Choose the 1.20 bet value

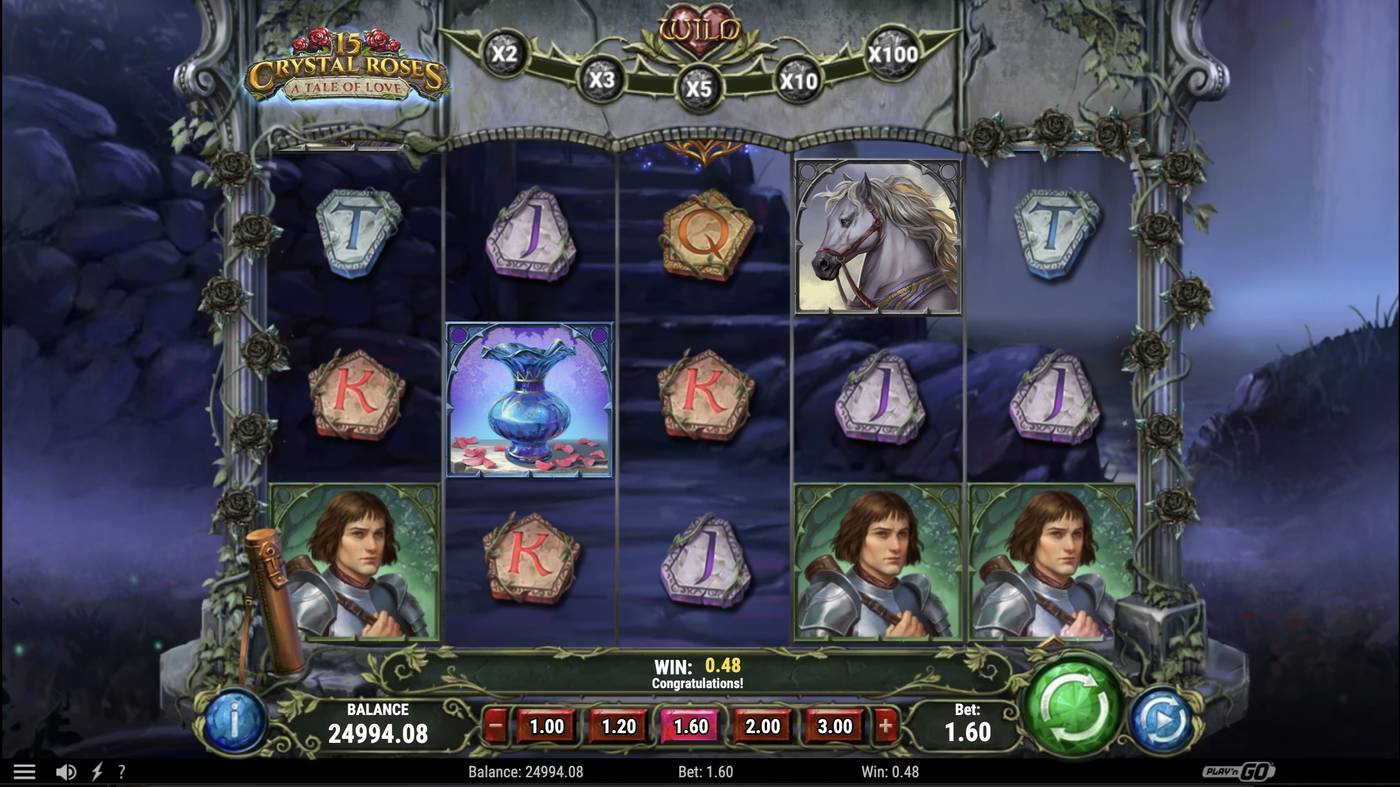point(618,727)
